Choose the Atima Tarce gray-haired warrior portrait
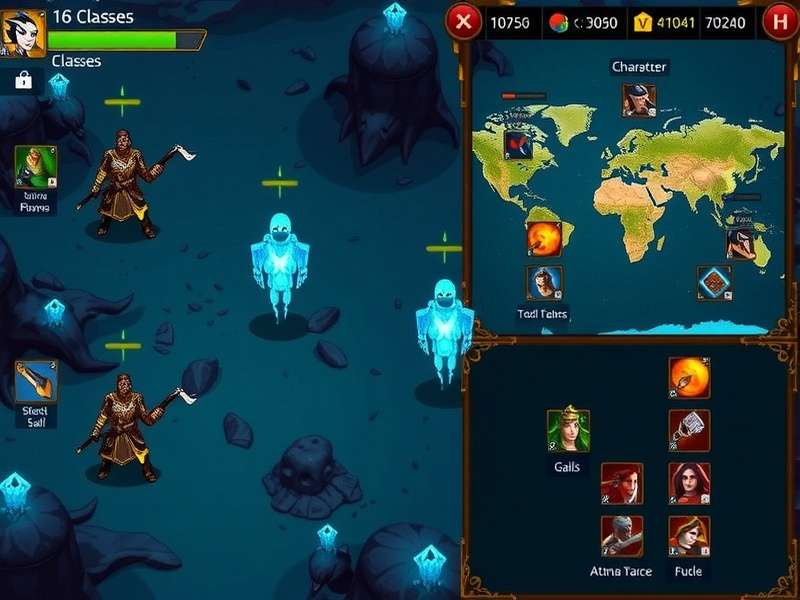Viewport: 800px width, 600px height. 622,536
